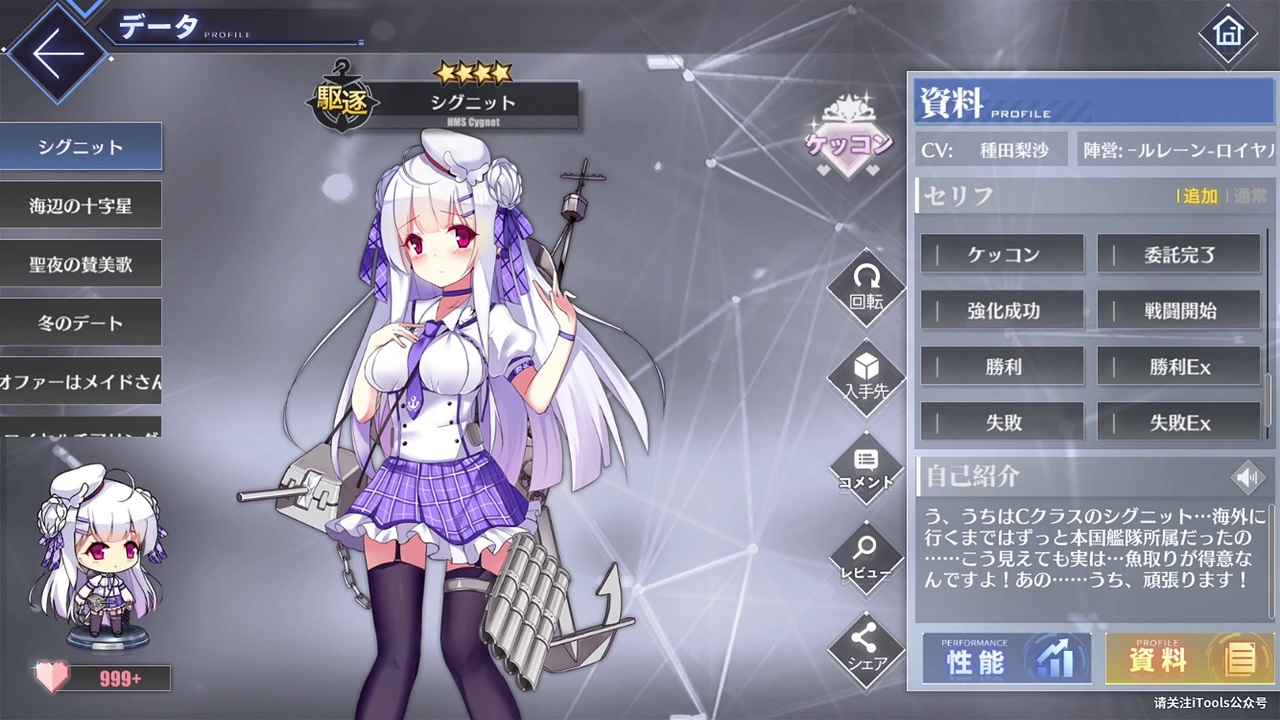Screen dimensions: 1280x720
Task: Select the 回転 rotate view tool
Action: 866,288
